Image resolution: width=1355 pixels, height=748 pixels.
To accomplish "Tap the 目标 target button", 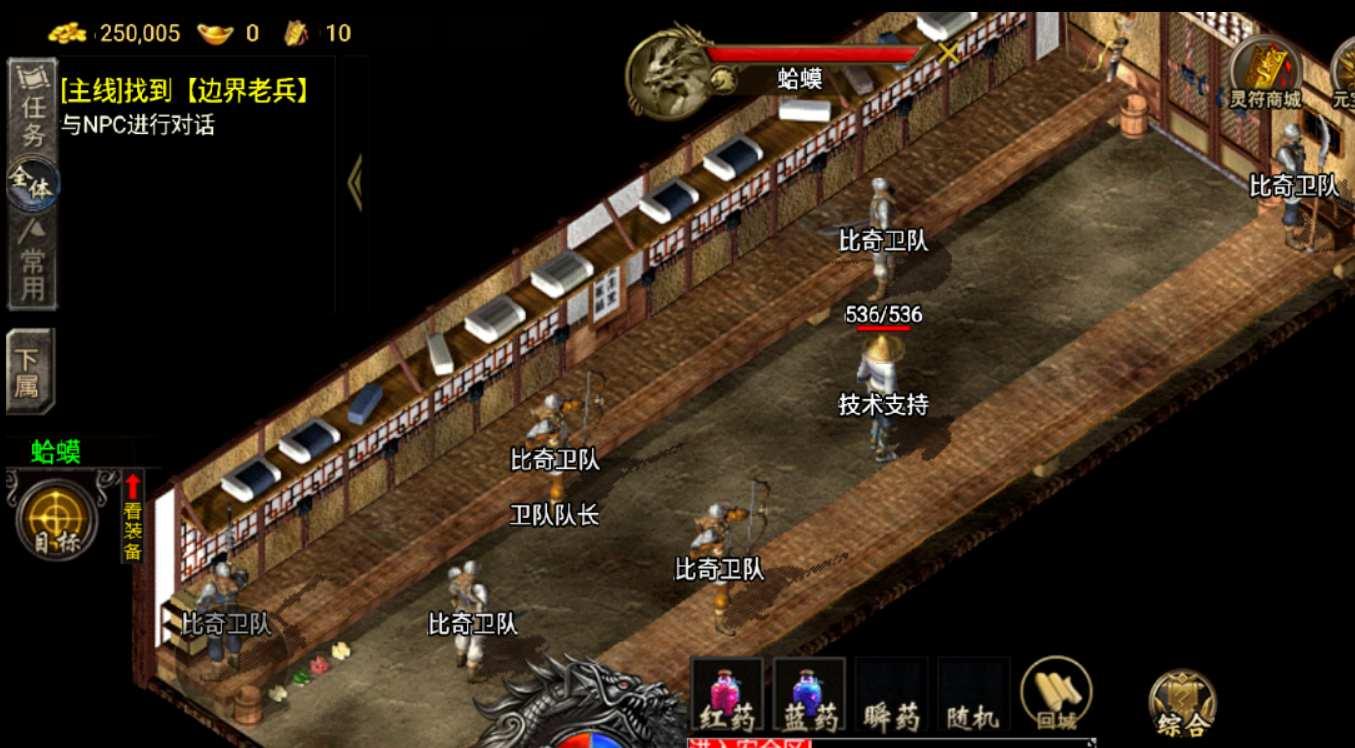I will tap(56, 518).
